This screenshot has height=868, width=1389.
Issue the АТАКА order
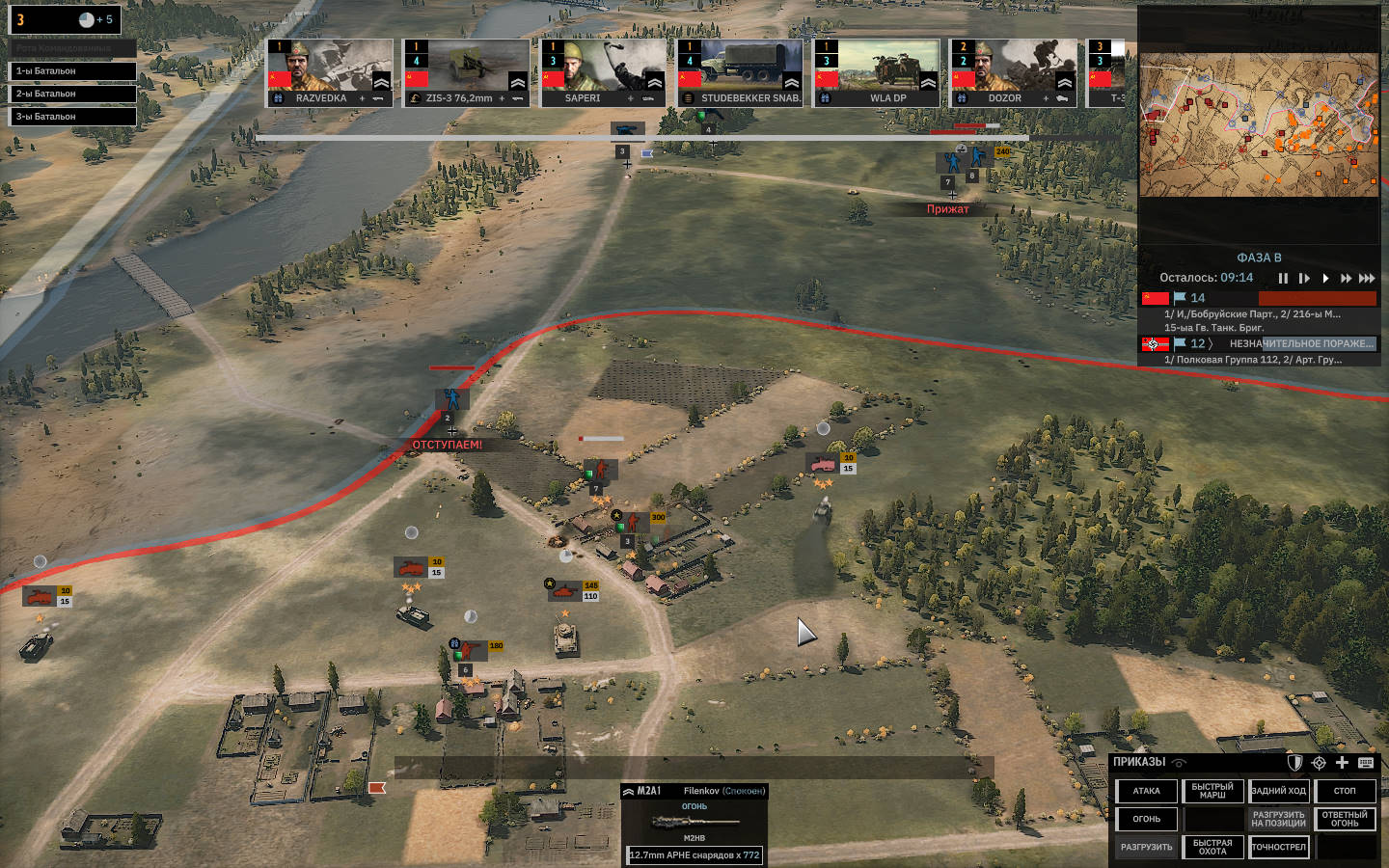coord(1146,792)
